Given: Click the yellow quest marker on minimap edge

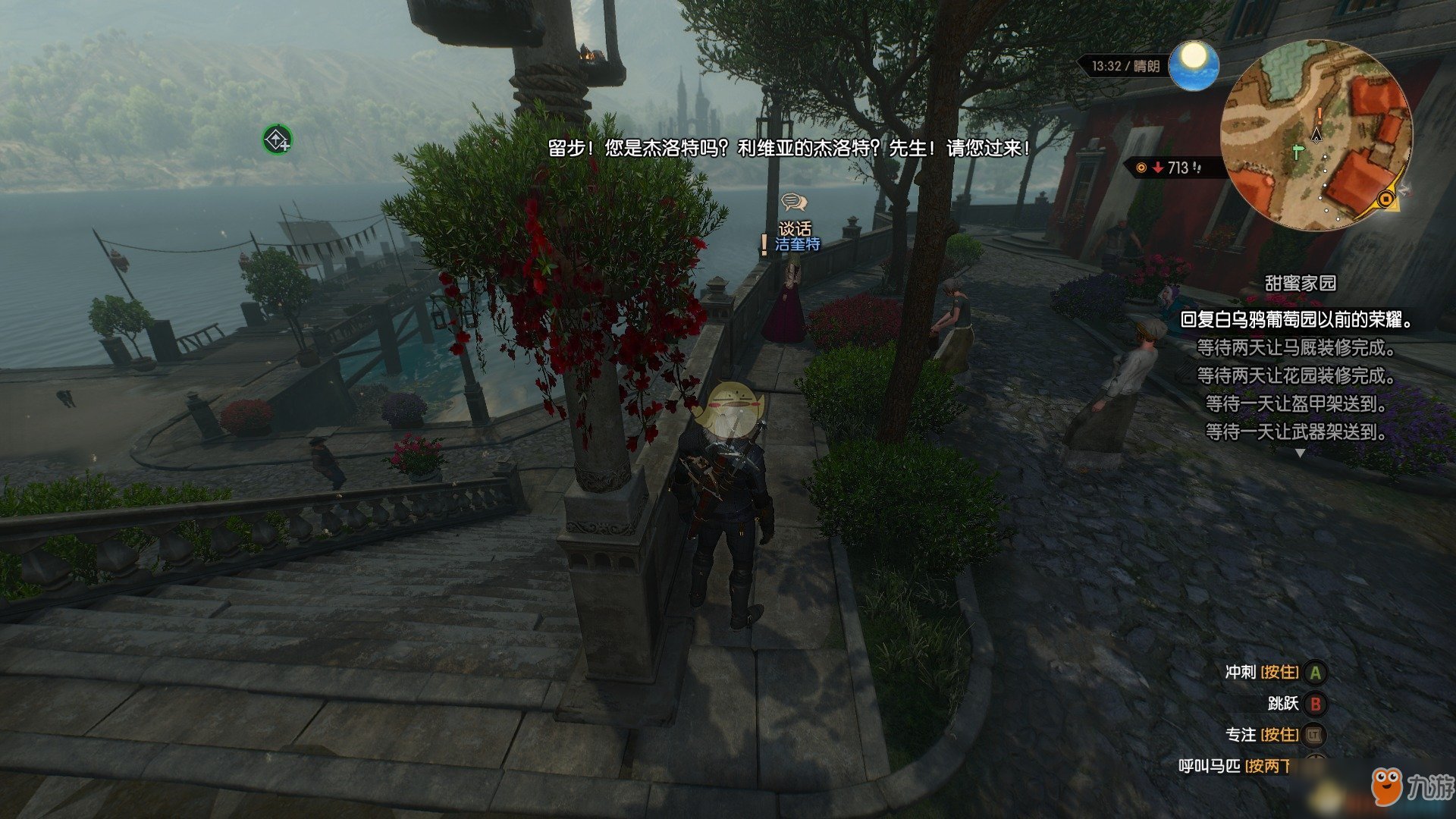Looking at the screenshot, I should click(1386, 199).
